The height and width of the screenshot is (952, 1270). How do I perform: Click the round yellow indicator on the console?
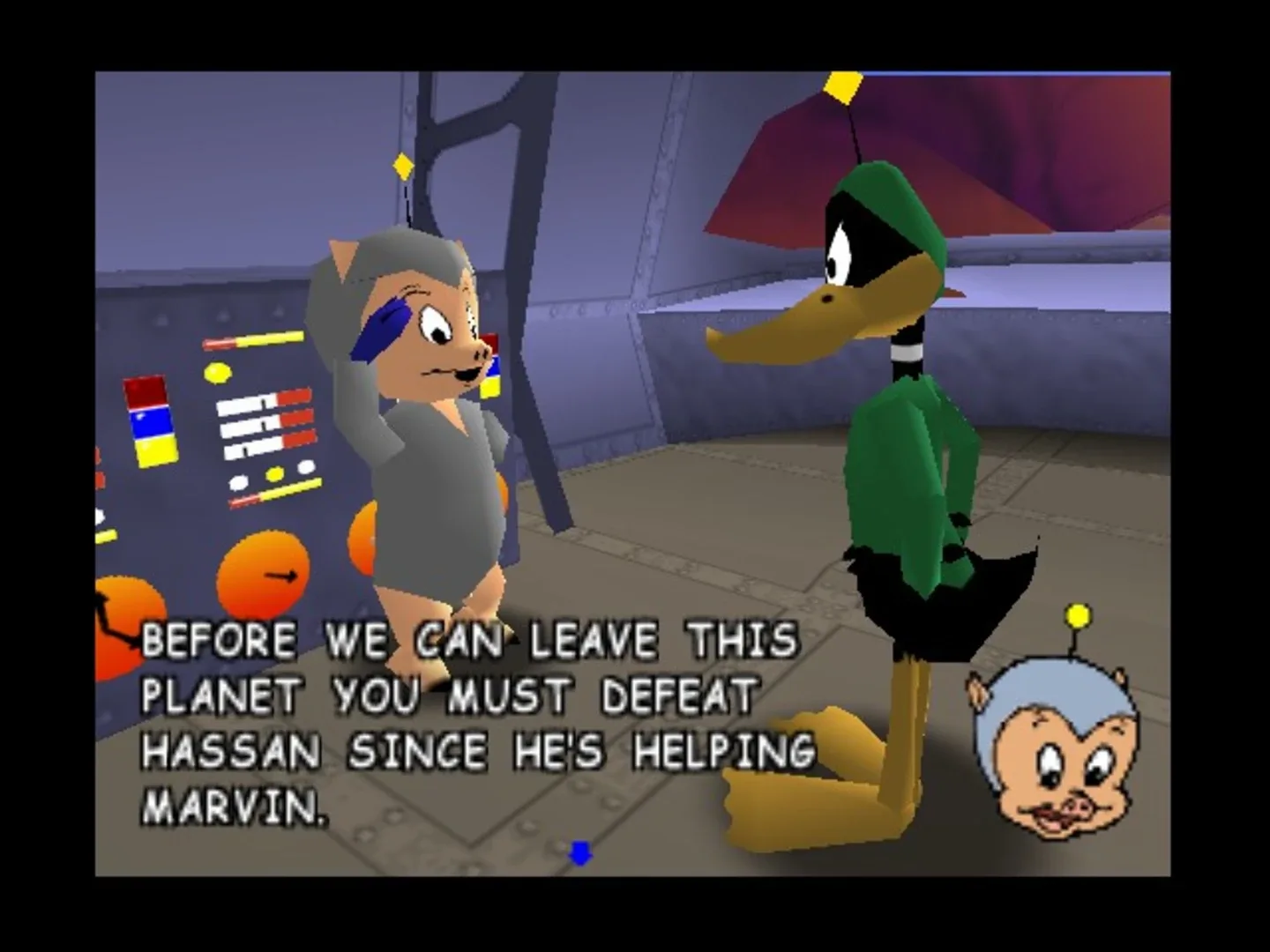218,372
